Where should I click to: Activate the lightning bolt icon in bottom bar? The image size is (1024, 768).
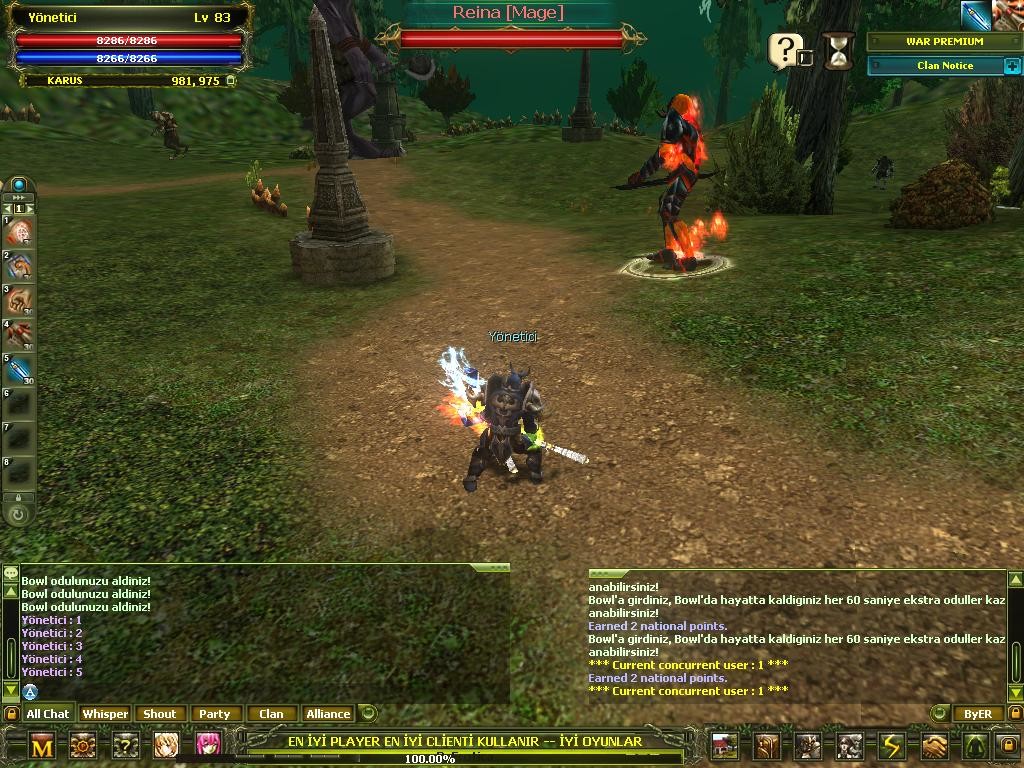click(891, 746)
